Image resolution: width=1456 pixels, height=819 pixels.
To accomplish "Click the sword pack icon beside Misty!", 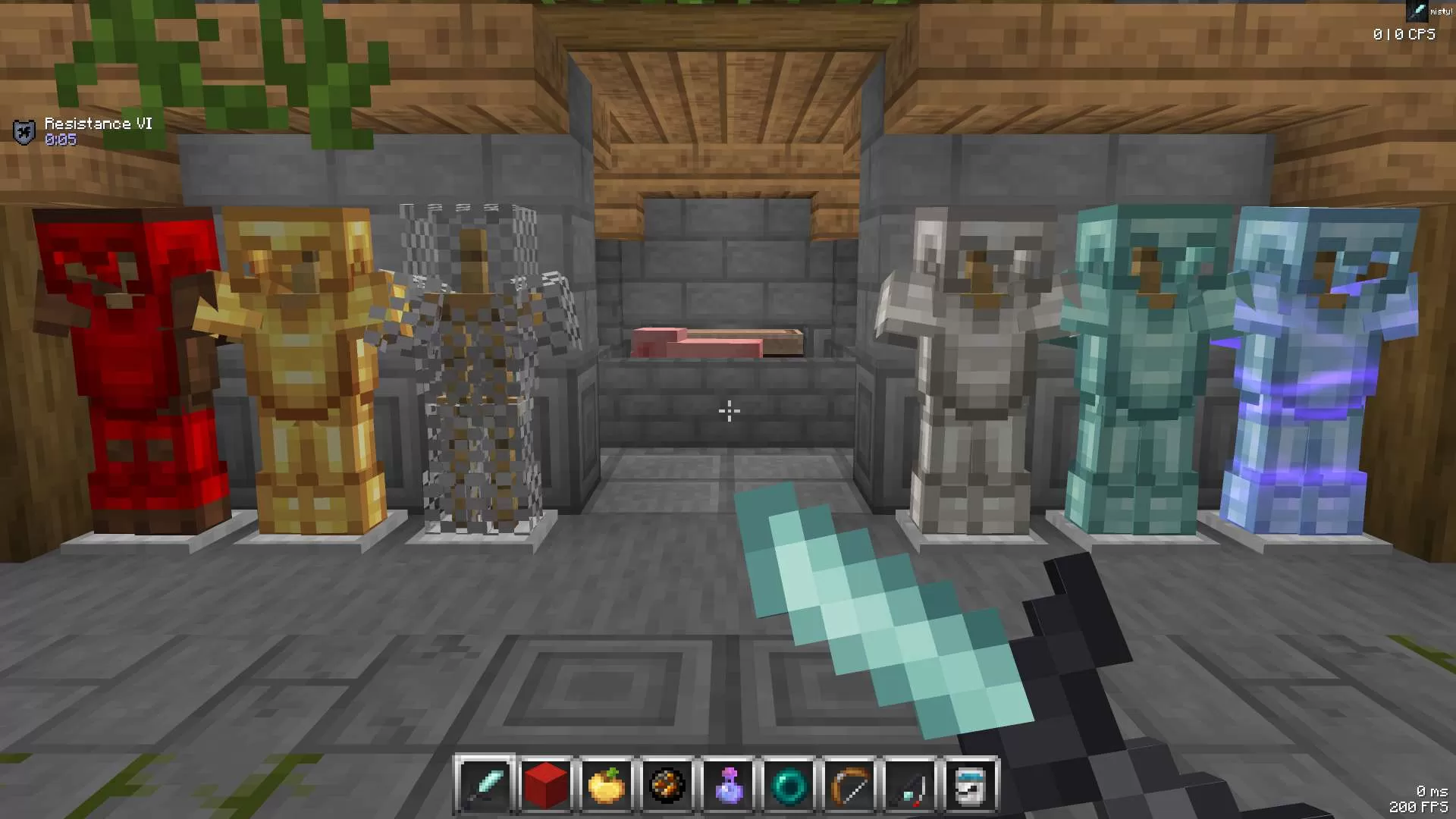I will (1416, 11).
